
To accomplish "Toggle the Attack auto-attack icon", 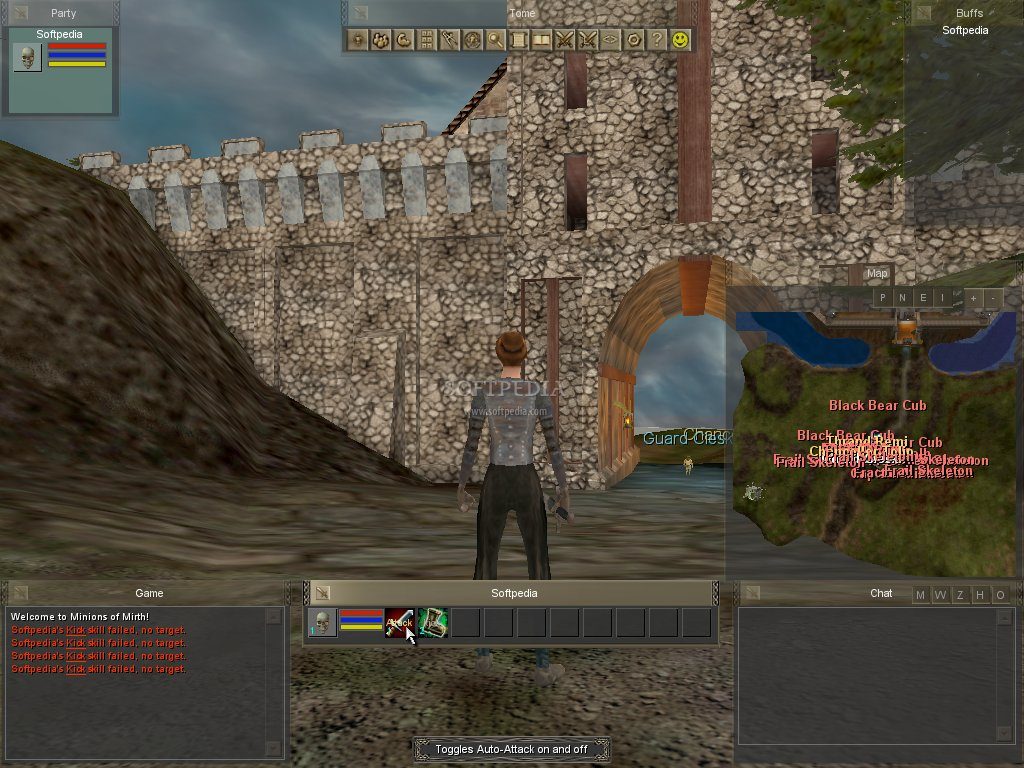I will point(399,622).
